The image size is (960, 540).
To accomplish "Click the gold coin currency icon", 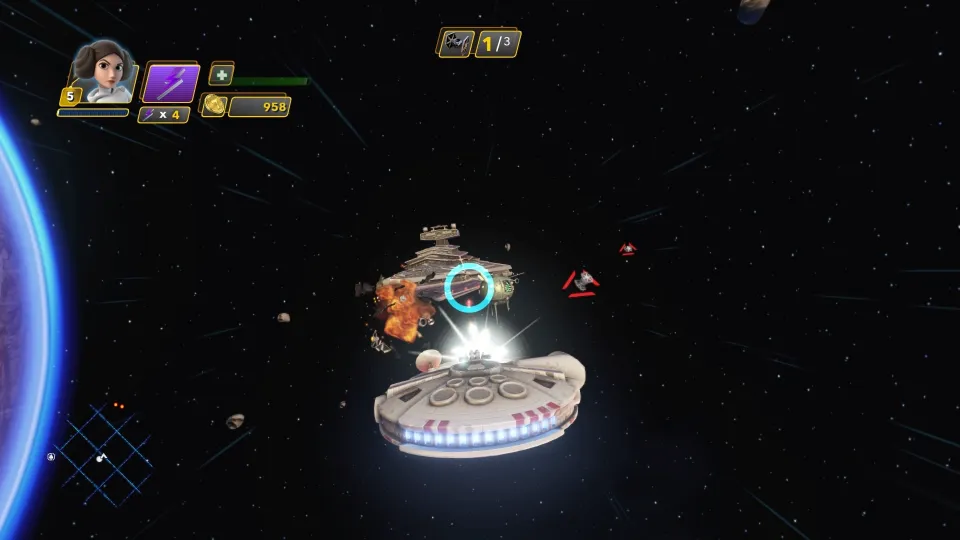I will click(x=212, y=106).
